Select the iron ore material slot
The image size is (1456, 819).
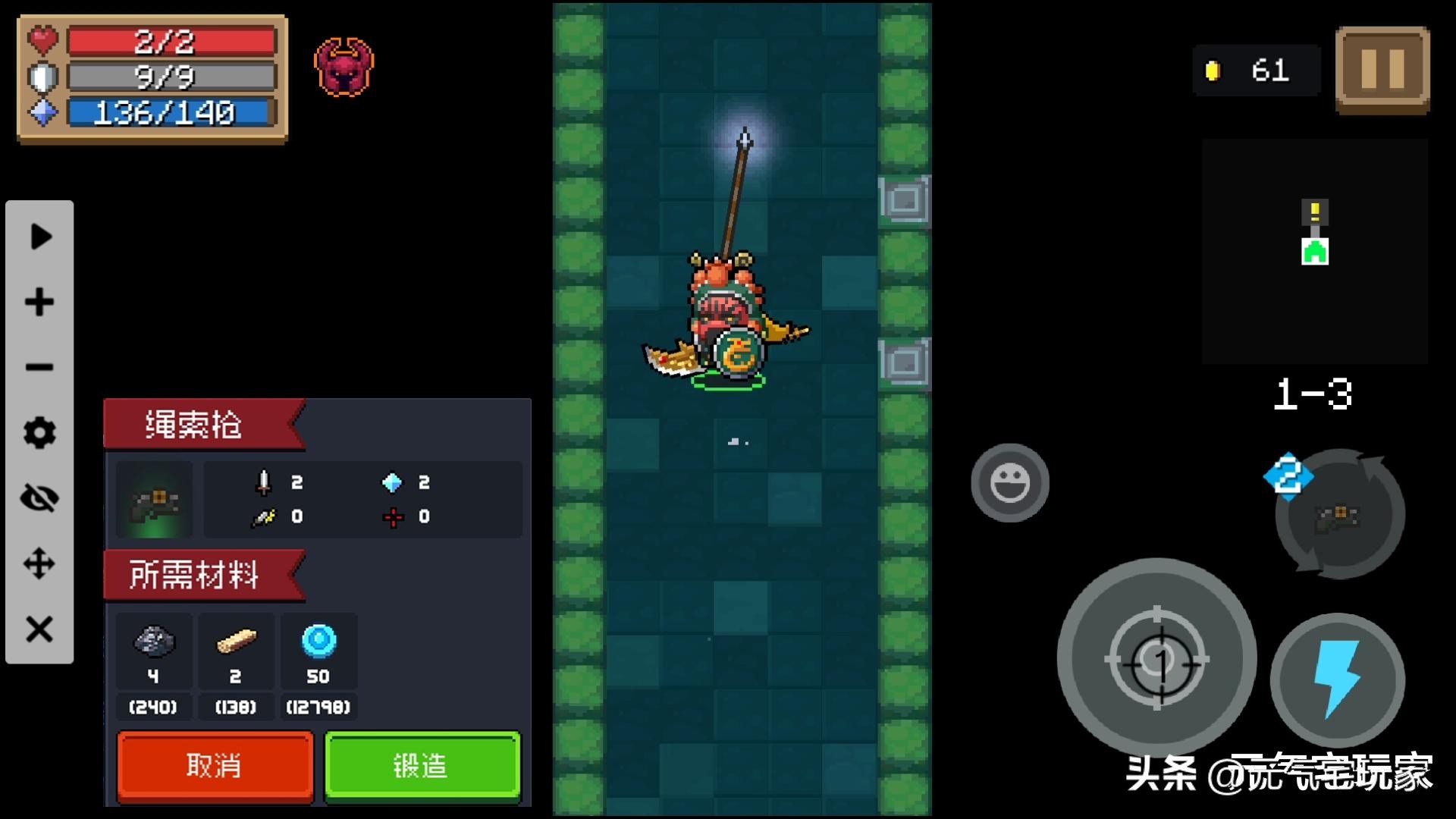click(154, 643)
